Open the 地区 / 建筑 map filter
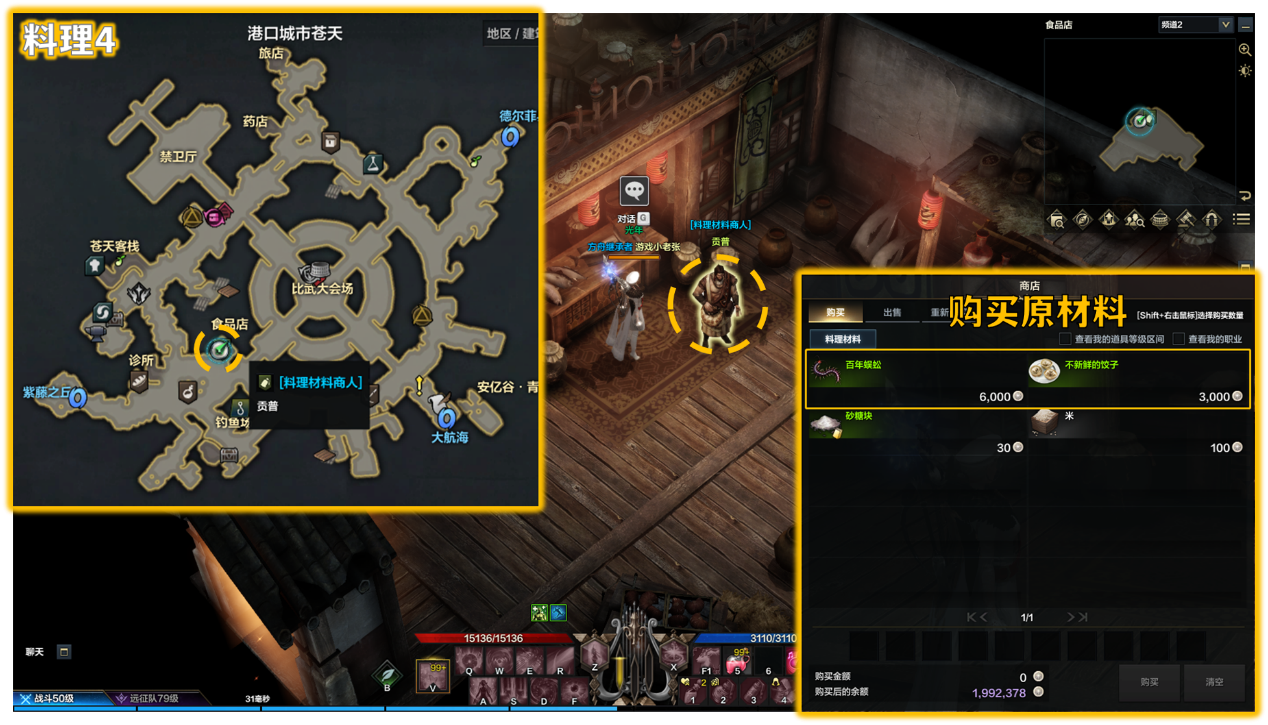The image size is (1268, 725). point(512,34)
